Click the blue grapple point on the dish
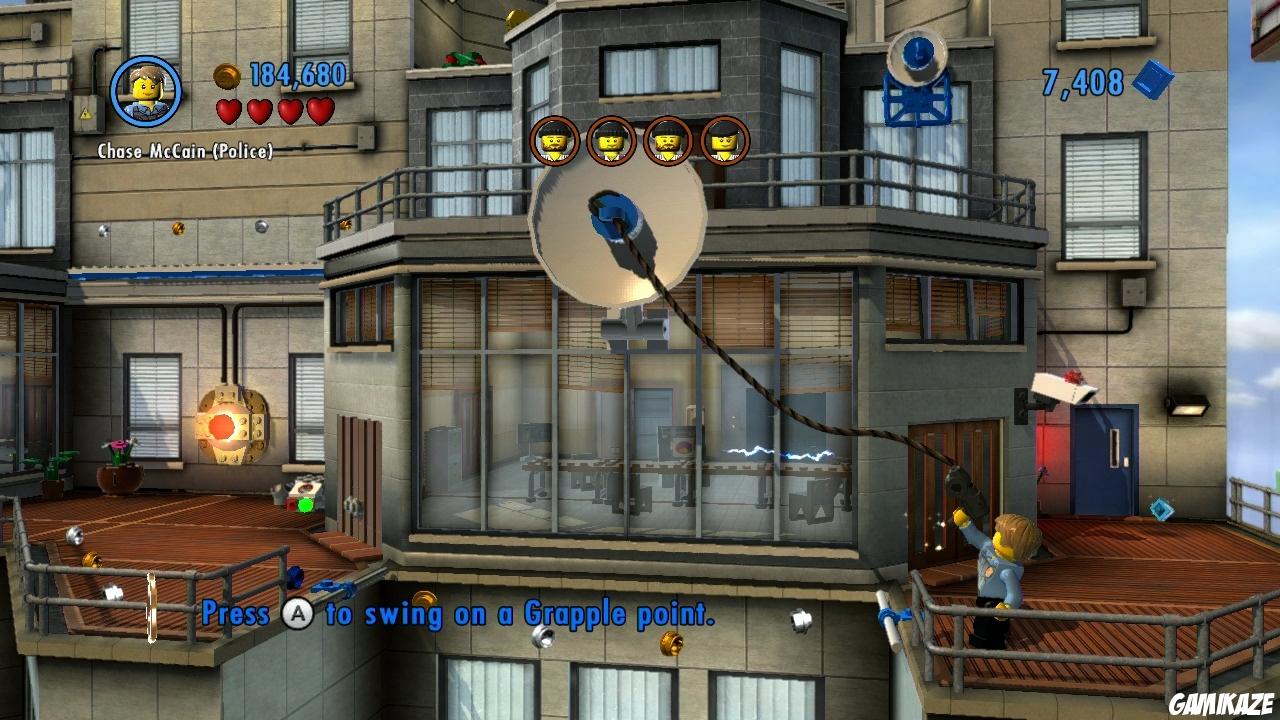1280x720 pixels. pos(613,215)
